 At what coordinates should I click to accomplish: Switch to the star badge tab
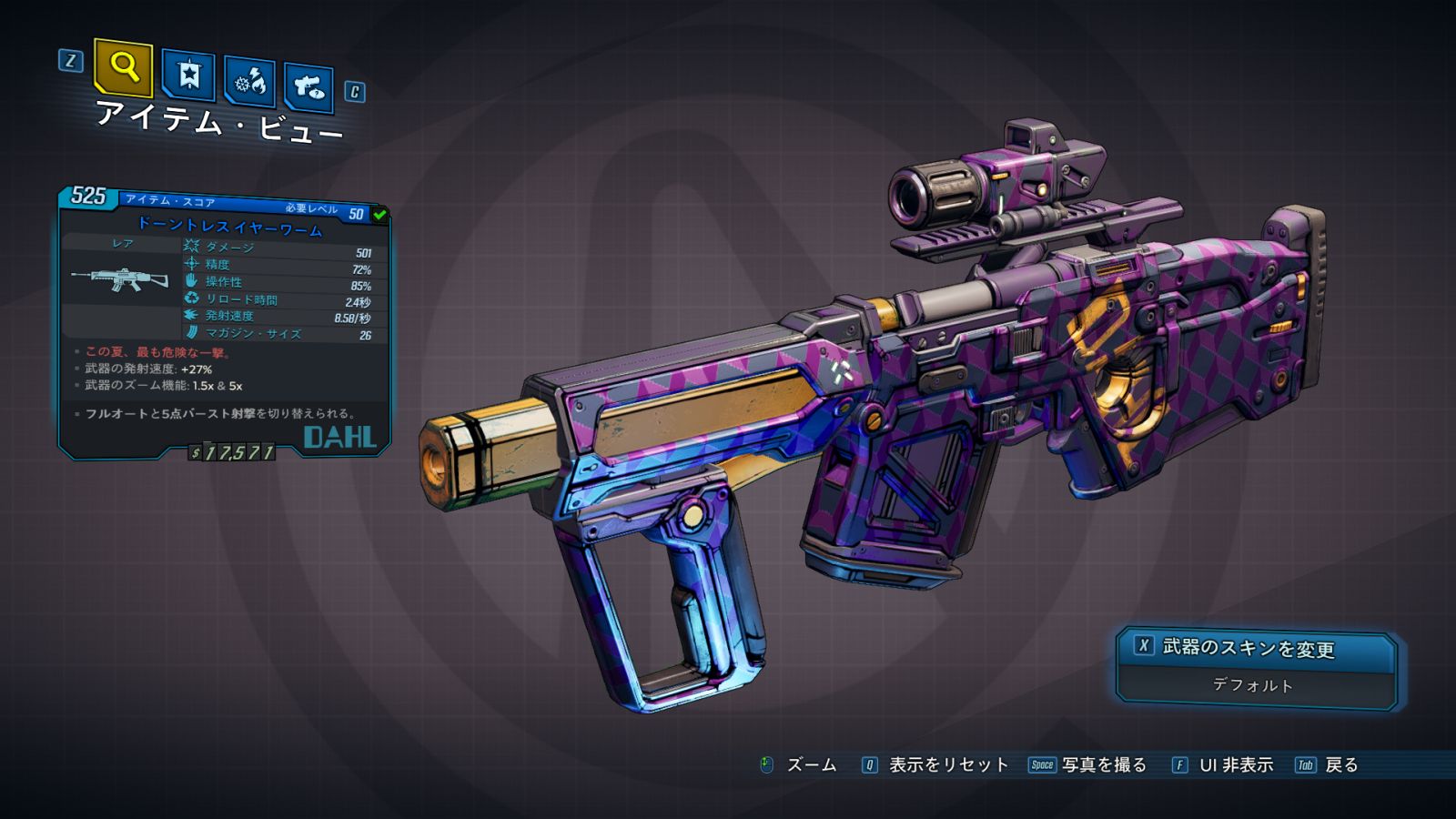click(x=188, y=75)
